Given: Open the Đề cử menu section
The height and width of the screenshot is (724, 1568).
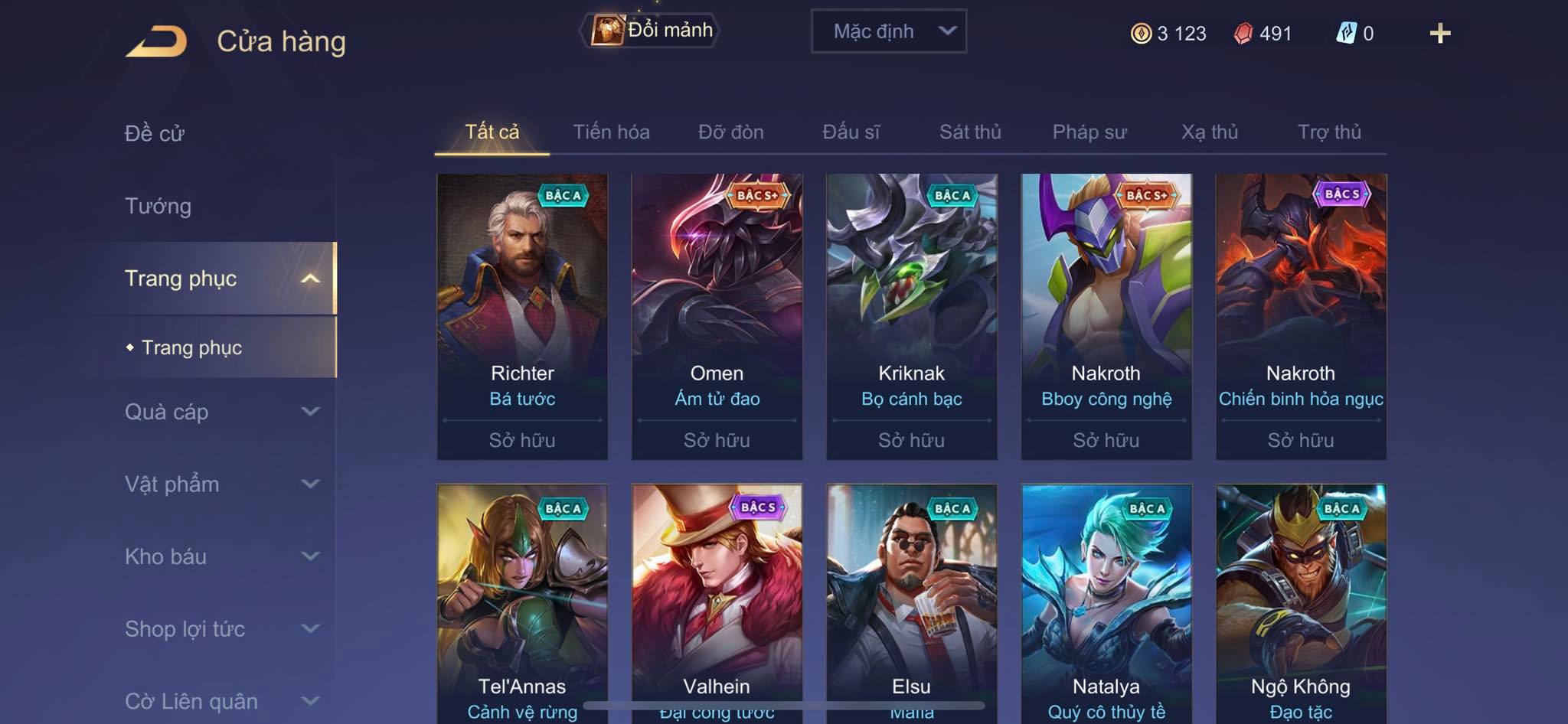Looking at the screenshot, I should (x=155, y=133).
